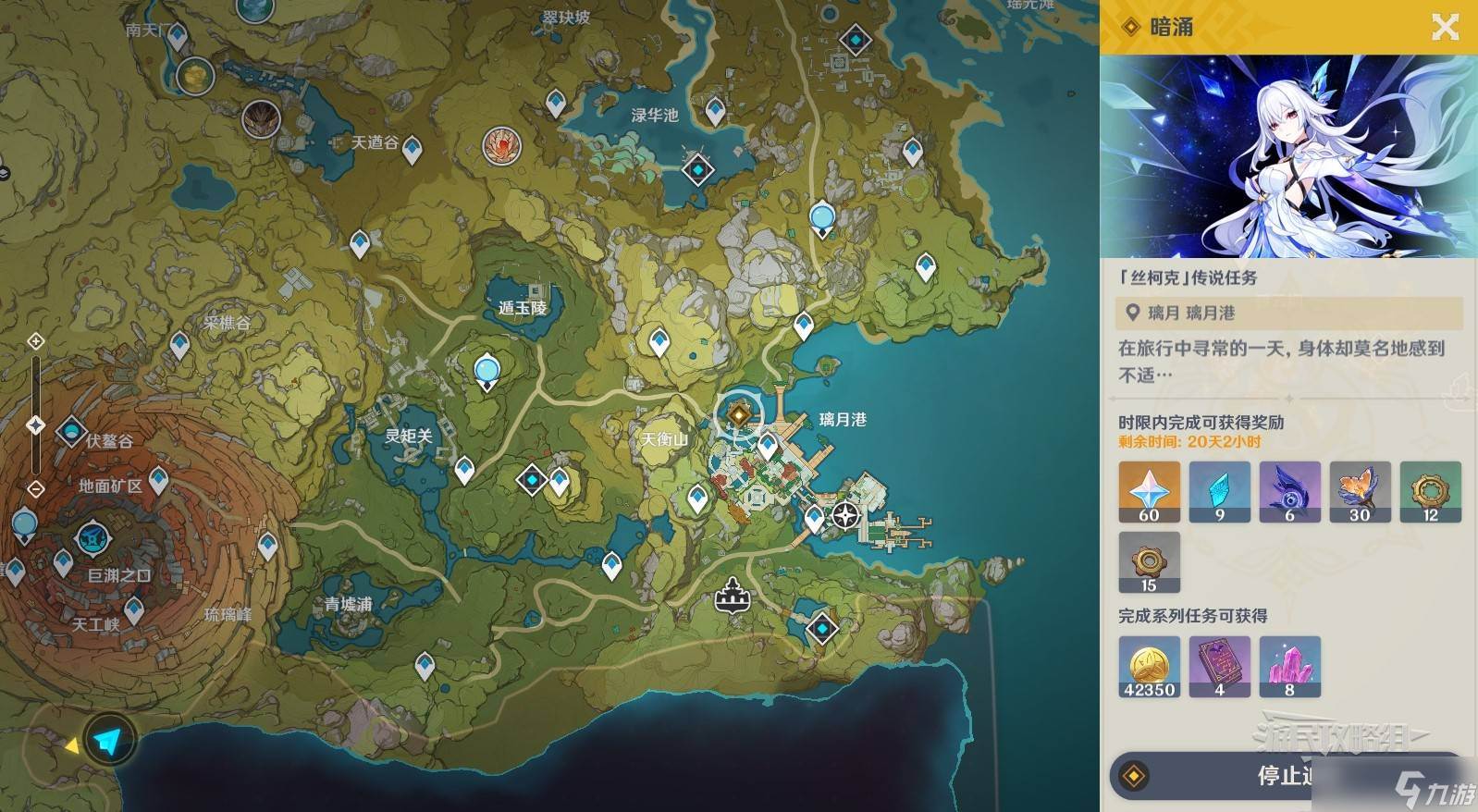Select the pink crystal reward showing 8
The image size is (1478, 812).
tap(1289, 666)
